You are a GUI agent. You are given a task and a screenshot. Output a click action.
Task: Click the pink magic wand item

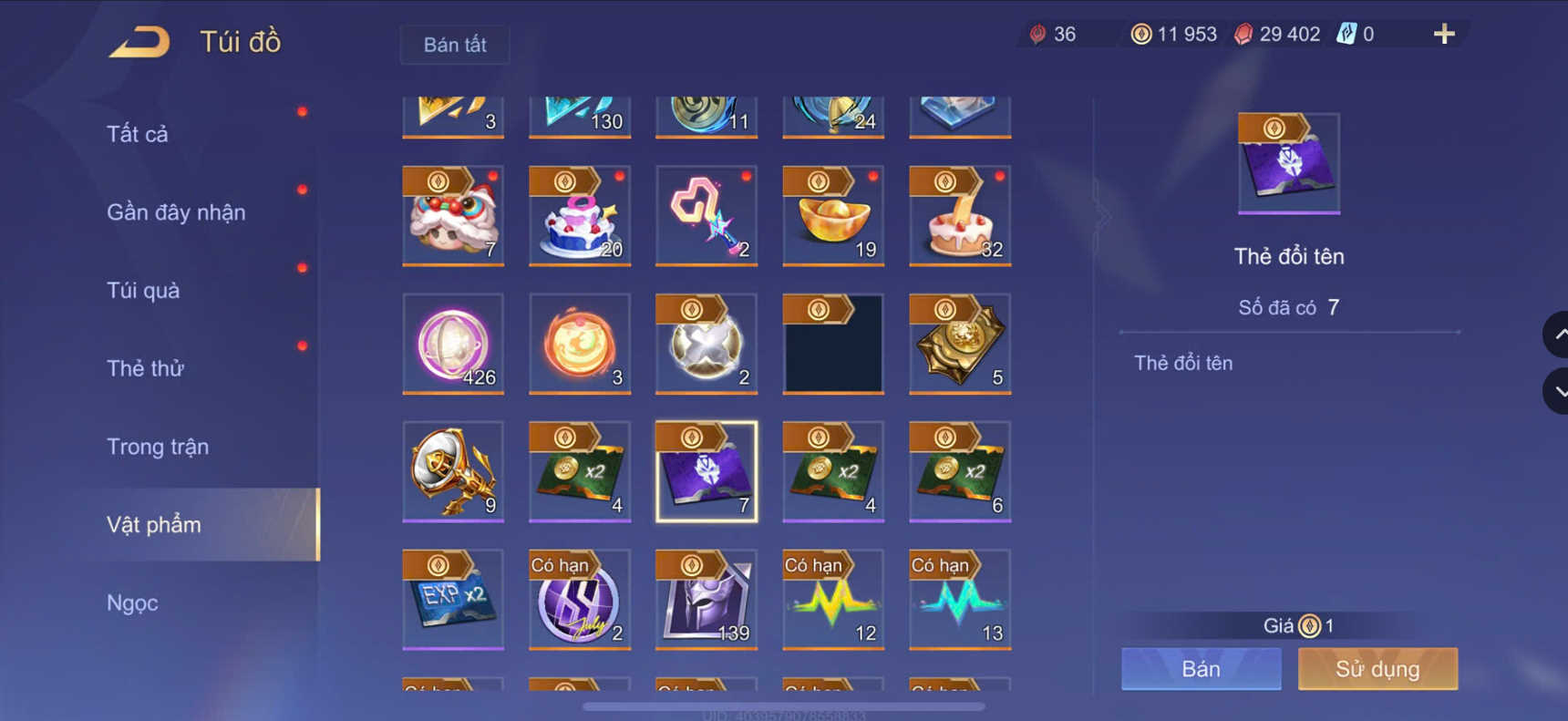[x=707, y=217]
